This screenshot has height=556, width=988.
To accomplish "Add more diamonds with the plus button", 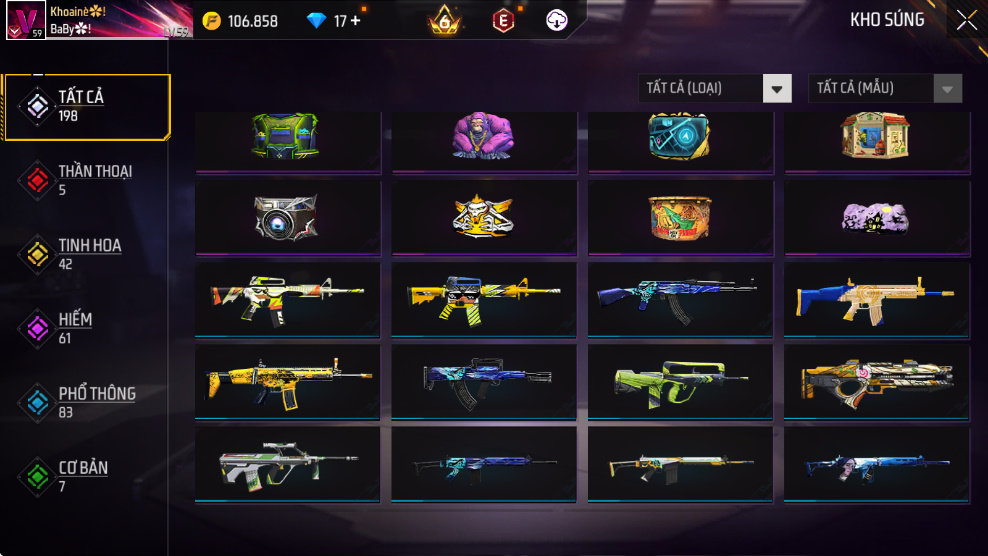I will click(x=355, y=21).
